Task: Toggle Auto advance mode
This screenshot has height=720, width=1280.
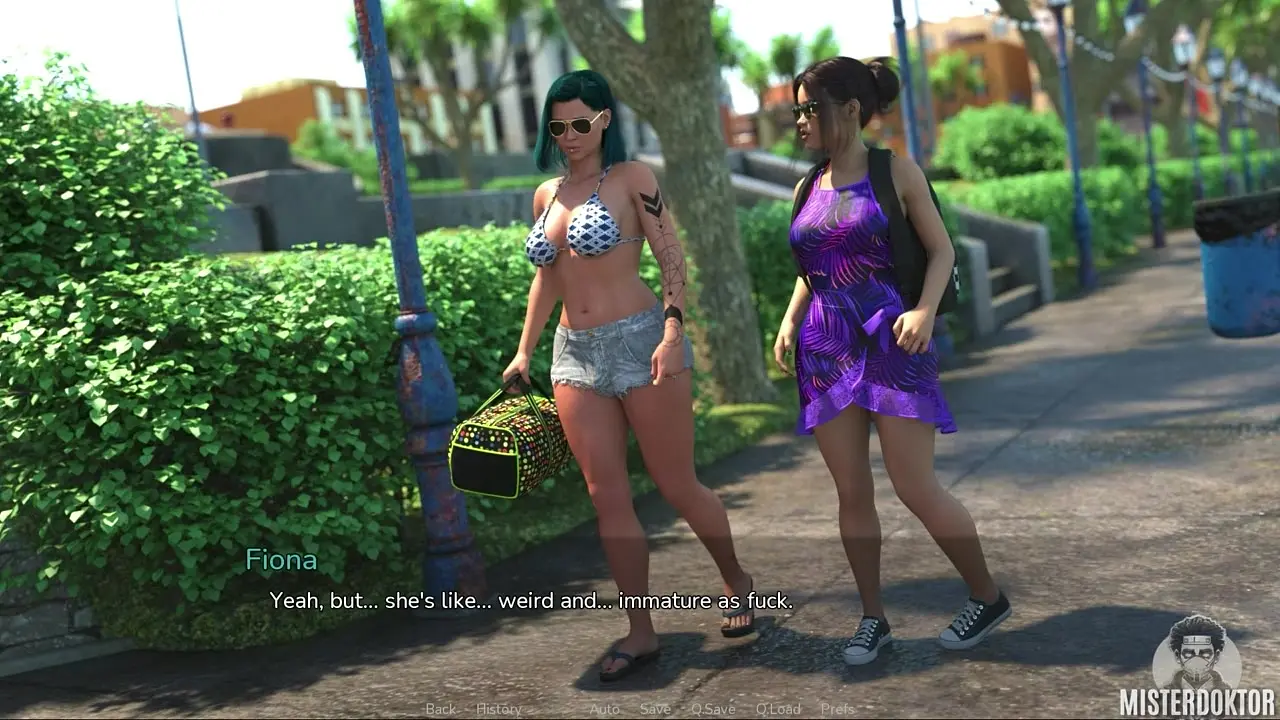Action: (604, 709)
